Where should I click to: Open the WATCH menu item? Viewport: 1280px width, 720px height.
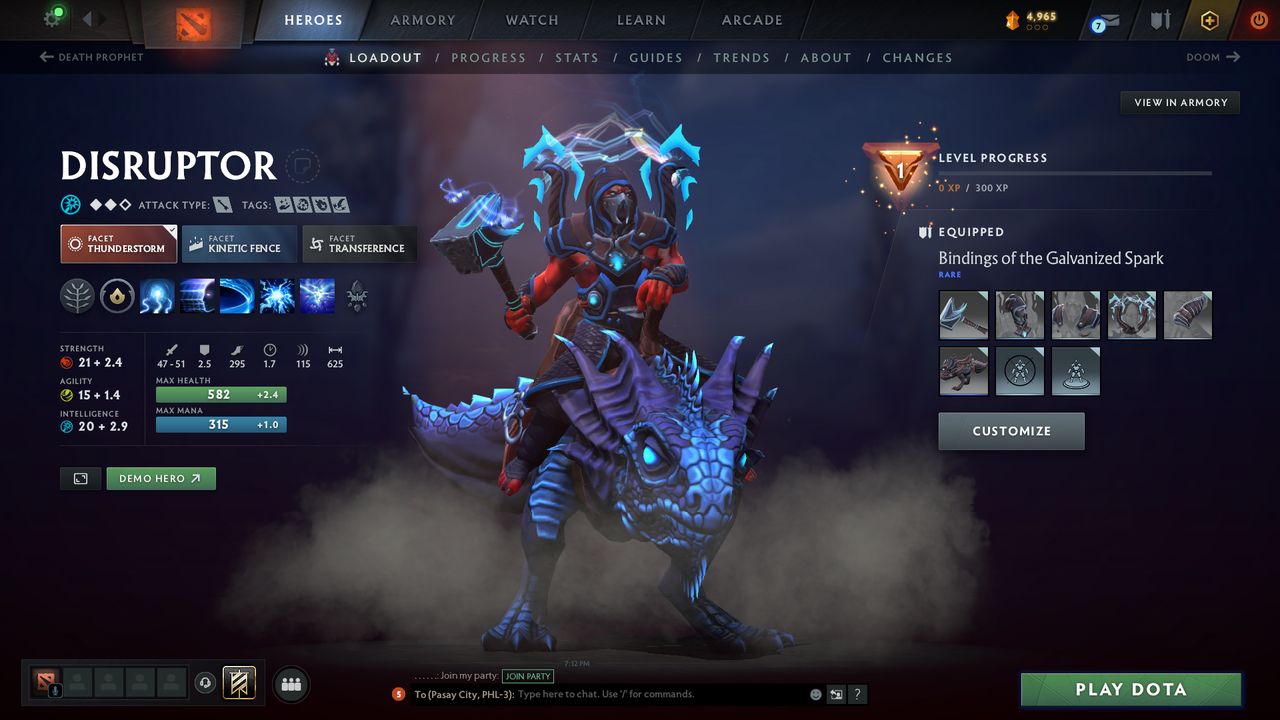[531, 20]
